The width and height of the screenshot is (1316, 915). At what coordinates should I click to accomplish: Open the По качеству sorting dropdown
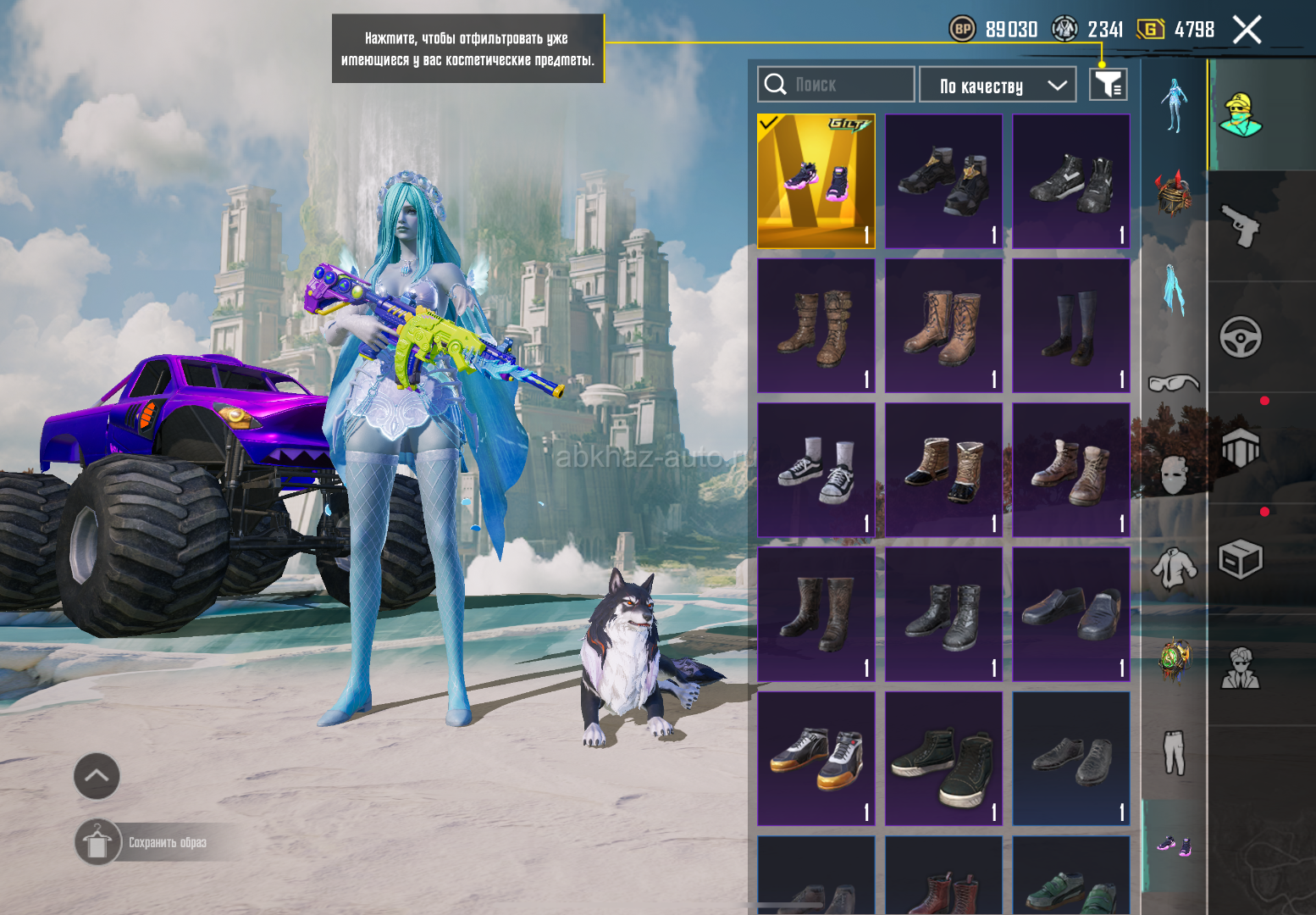click(x=998, y=86)
